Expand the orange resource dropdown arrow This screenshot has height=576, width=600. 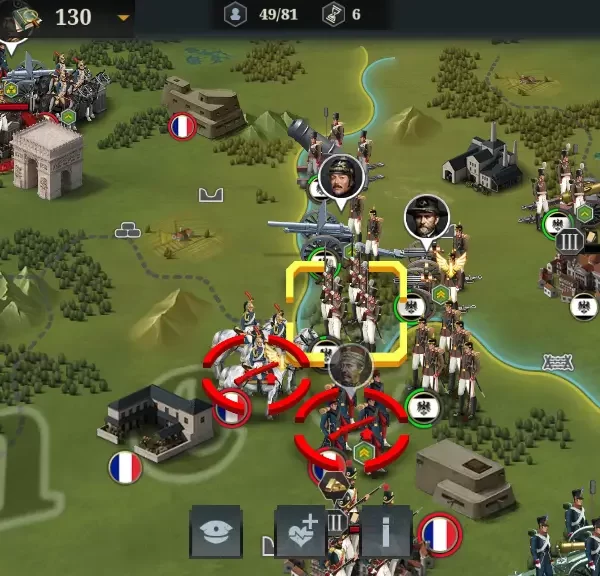pyautogui.click(x=123, y=17)
